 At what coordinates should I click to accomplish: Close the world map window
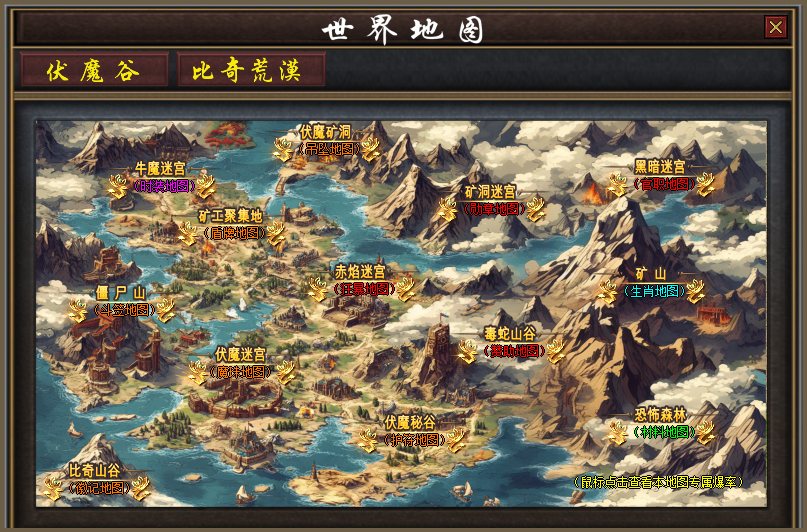775,27
